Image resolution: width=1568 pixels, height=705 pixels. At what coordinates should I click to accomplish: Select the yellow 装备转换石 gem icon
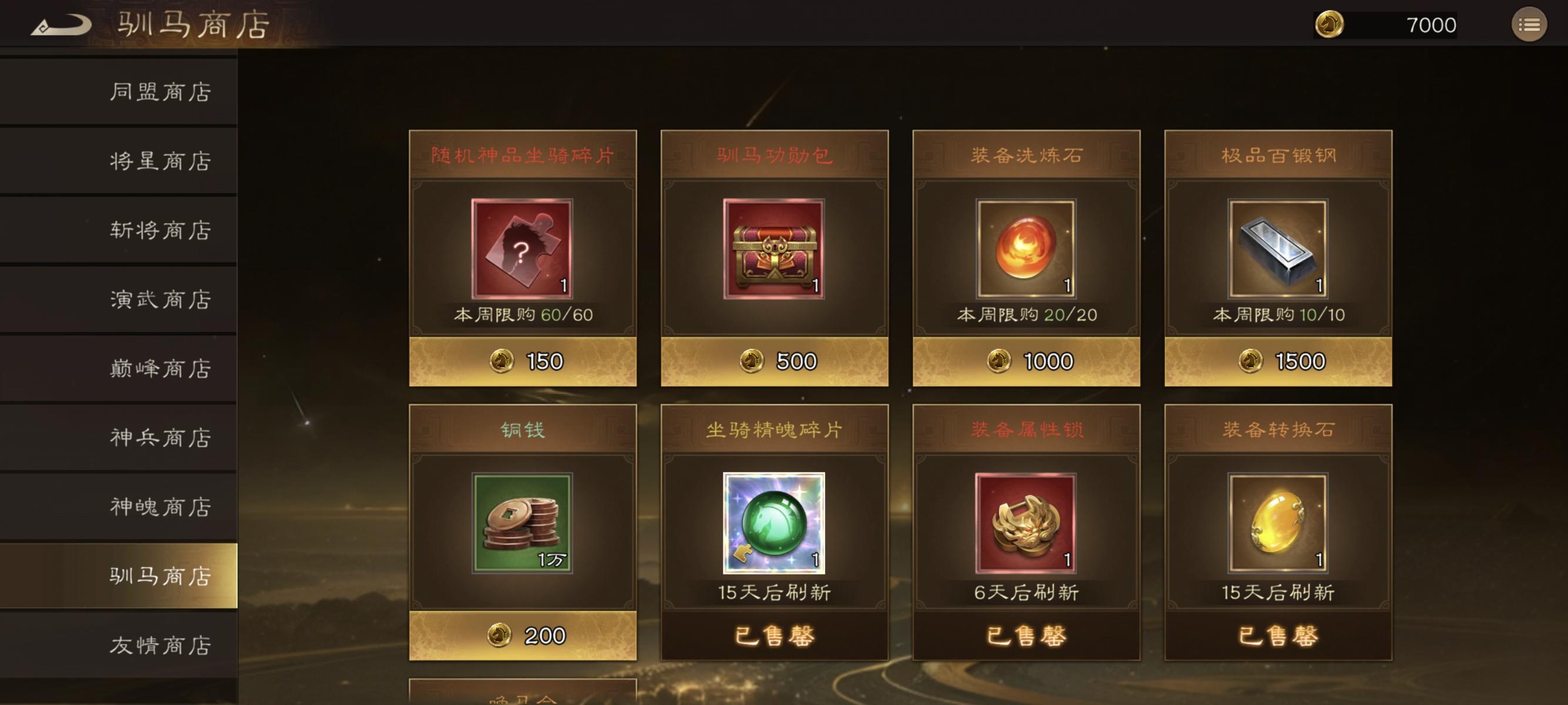pos(1278,522)
